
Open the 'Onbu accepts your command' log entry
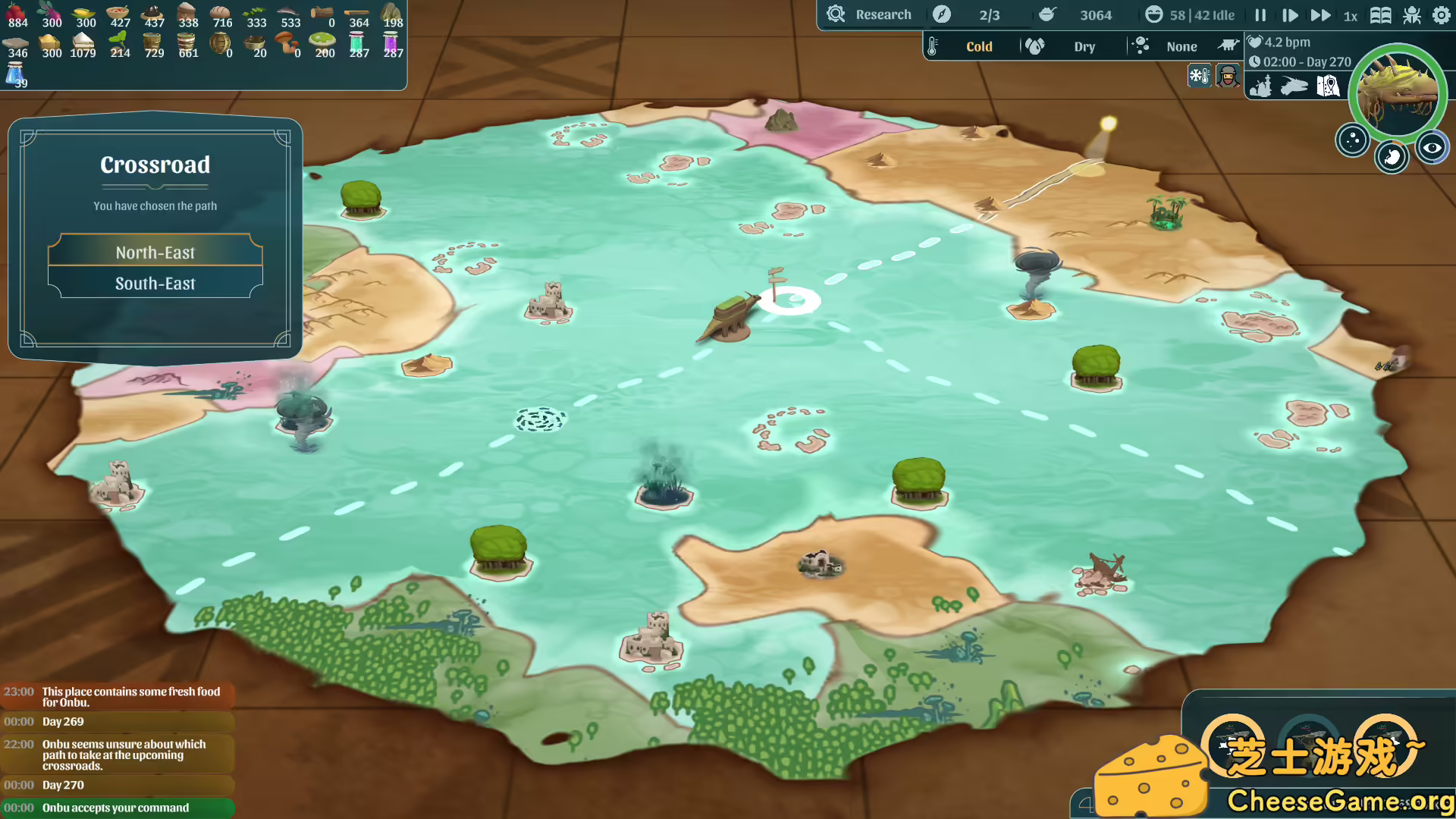click(117, 808)
